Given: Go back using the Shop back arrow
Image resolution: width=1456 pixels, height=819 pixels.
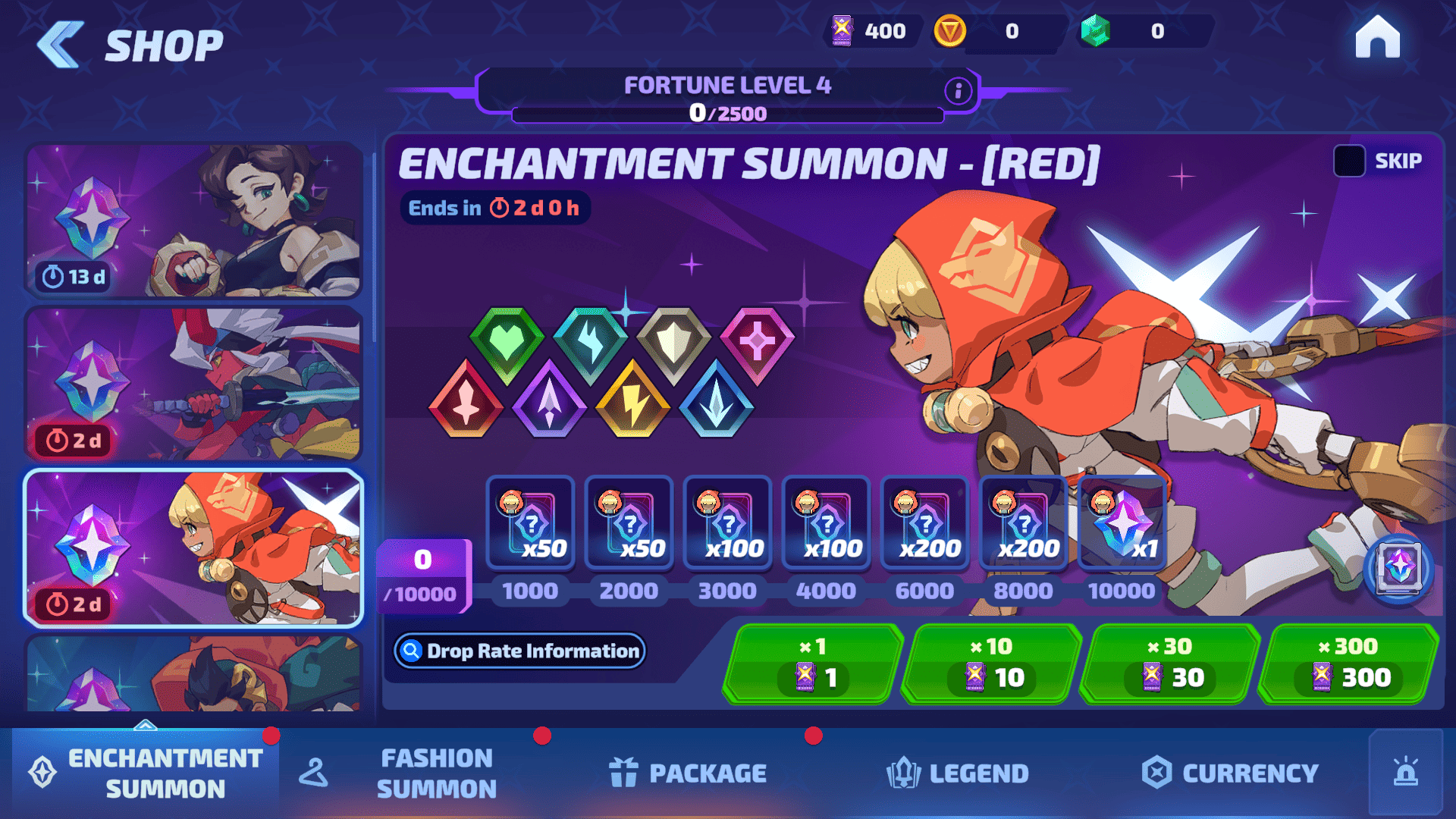Looking at the screenshot, I should click(61, 45).
